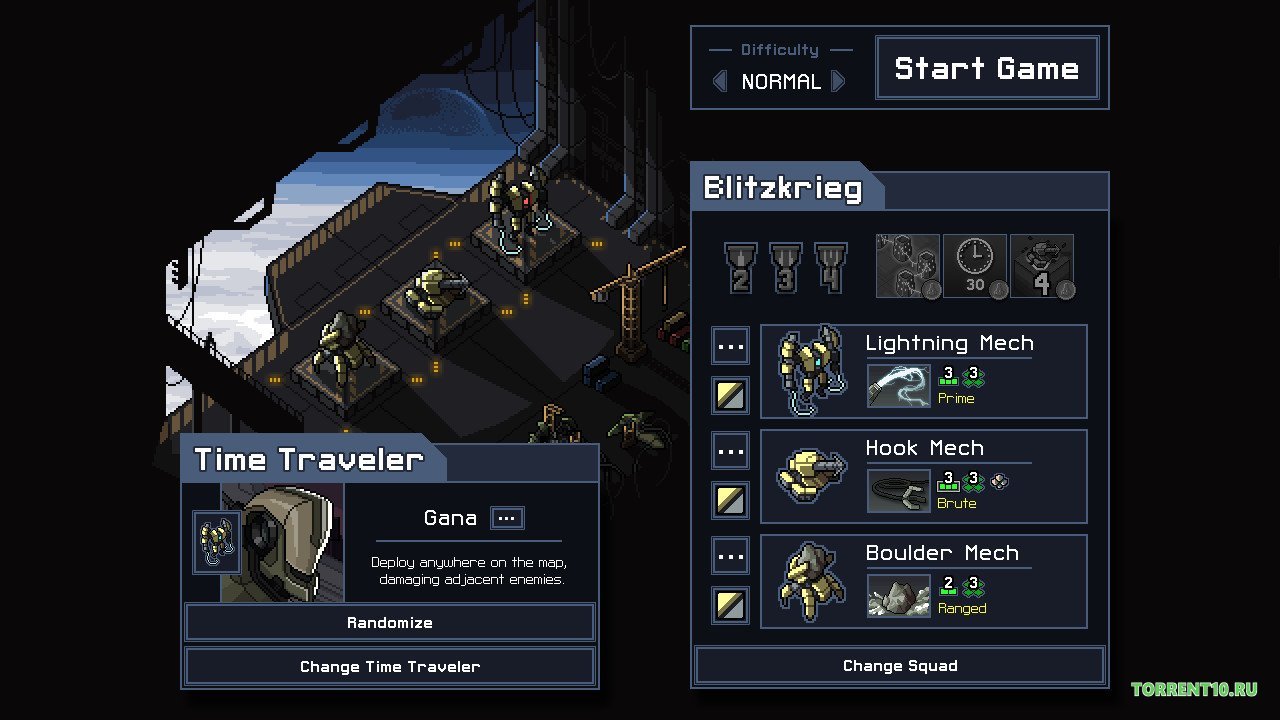Expand the Boulder Mech's ellipsis options

[x=730, y=555]
